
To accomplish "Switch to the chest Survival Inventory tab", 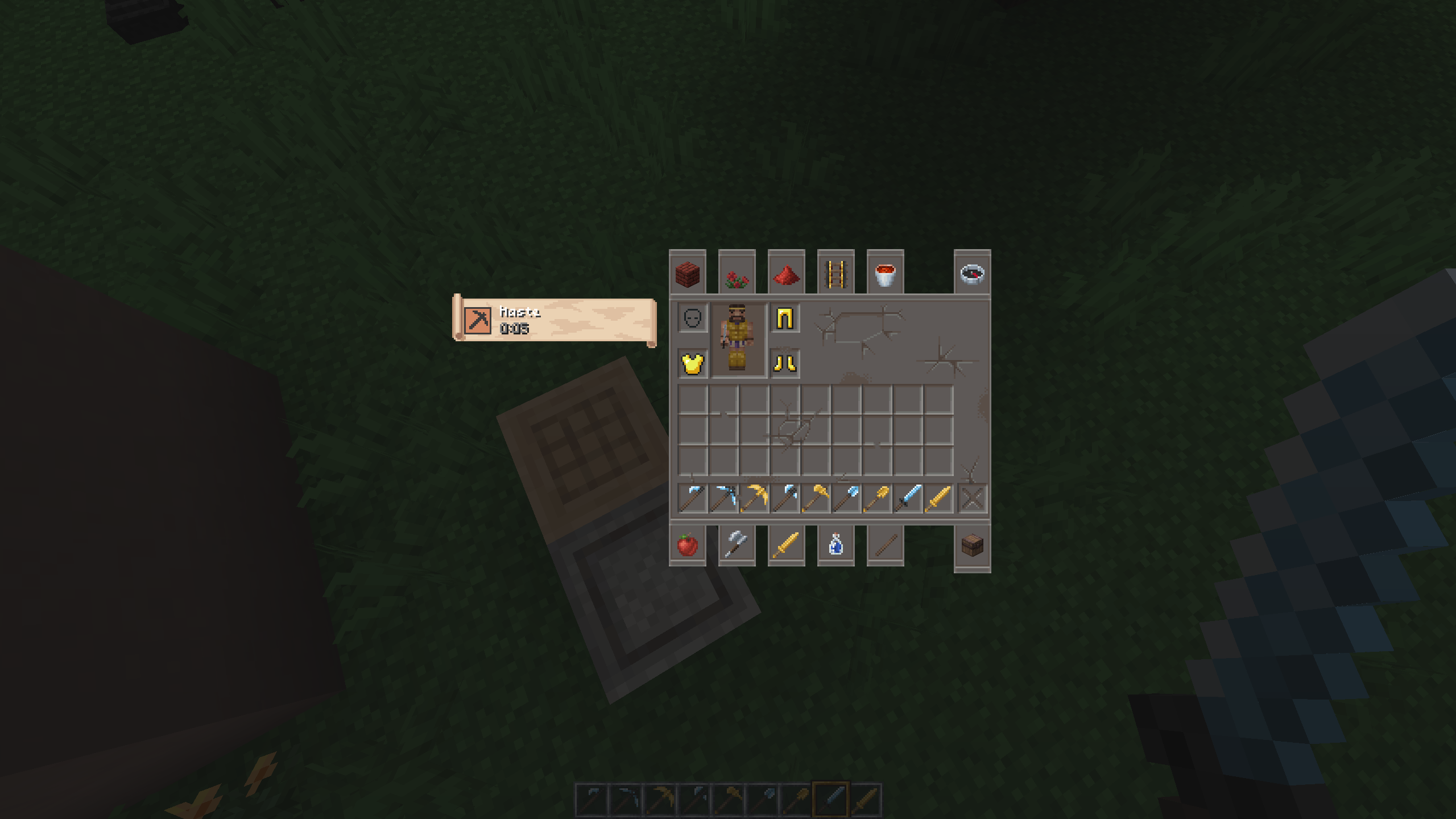I will pyautogui.click(x=972, y=546).
